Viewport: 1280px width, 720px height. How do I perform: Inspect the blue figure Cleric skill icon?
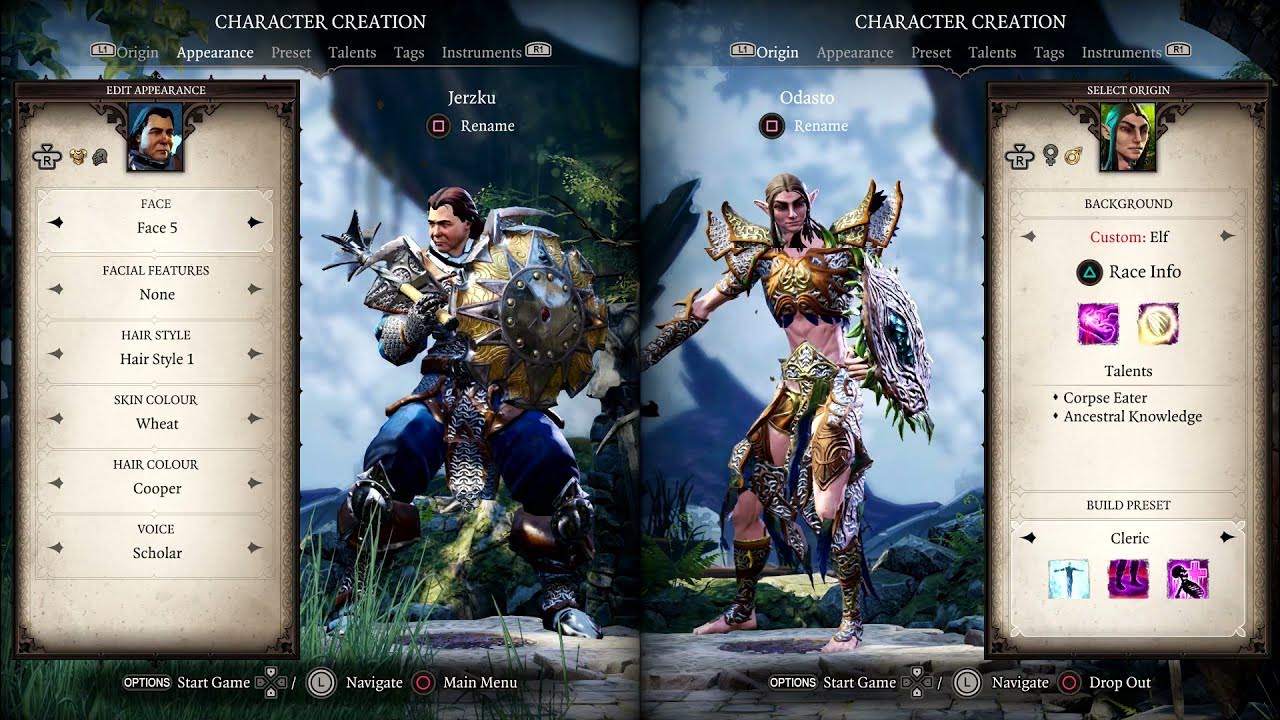click(x=1068, y=579)
